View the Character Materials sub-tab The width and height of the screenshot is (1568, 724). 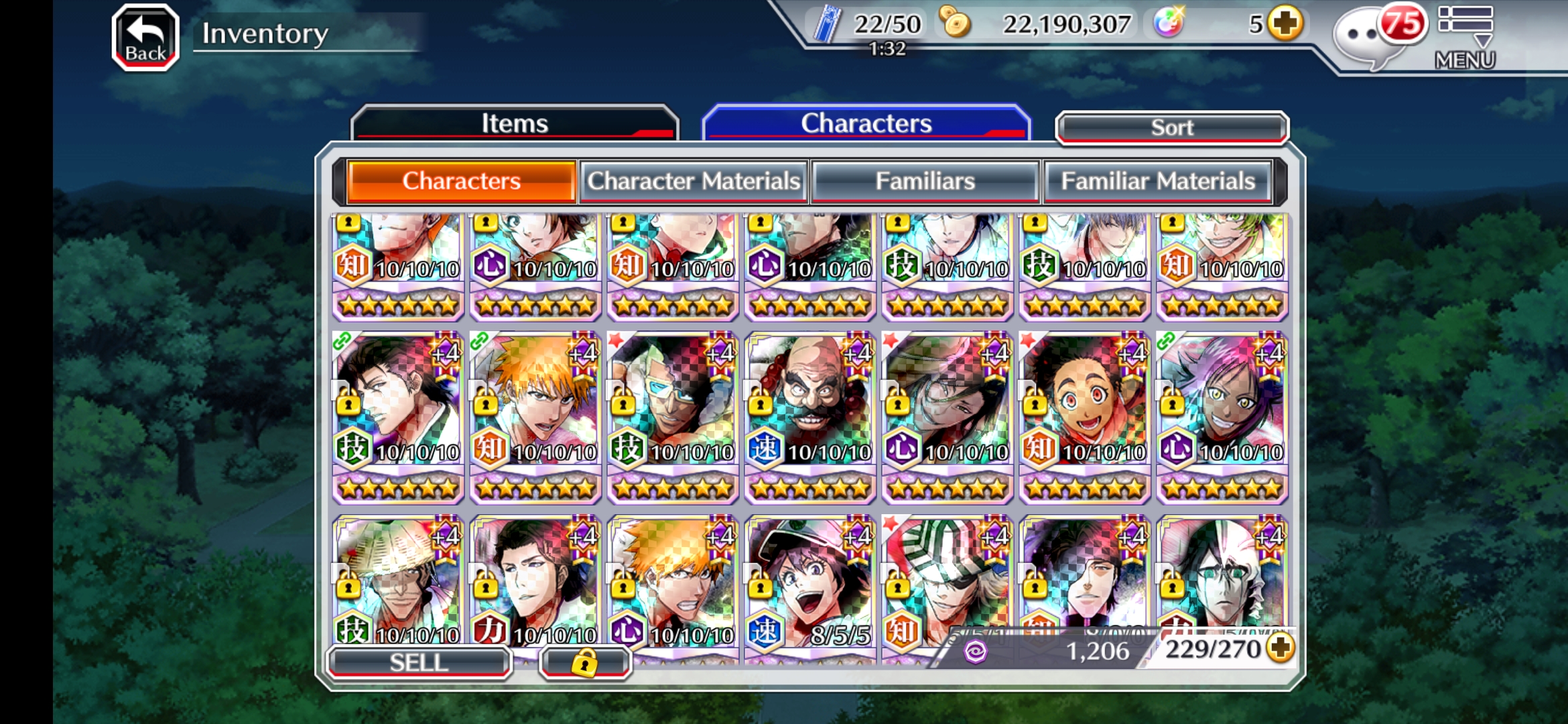click(x=694, y=181)
